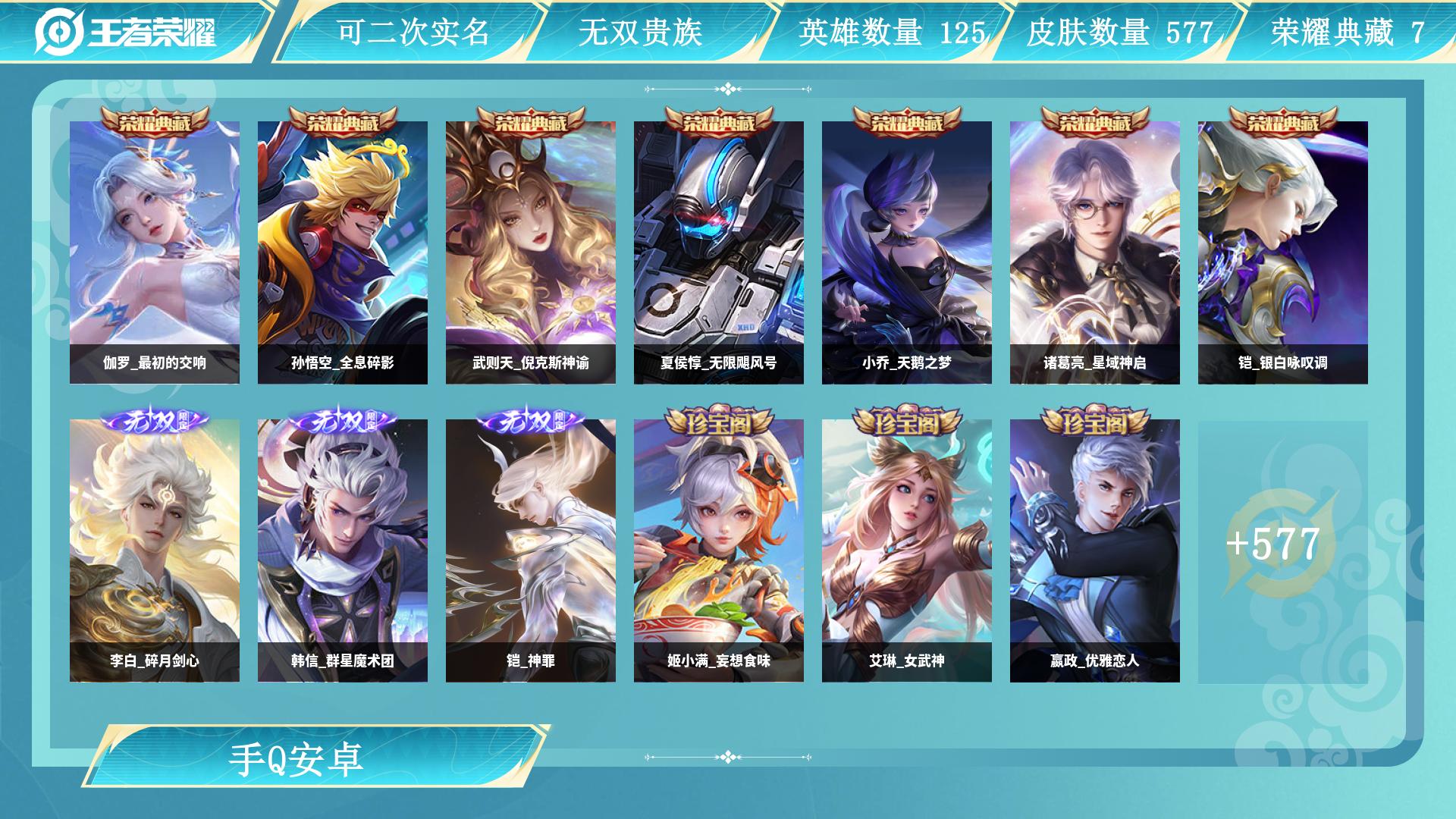Open the 武则天_倪克斯神谕 skin card

531,252
